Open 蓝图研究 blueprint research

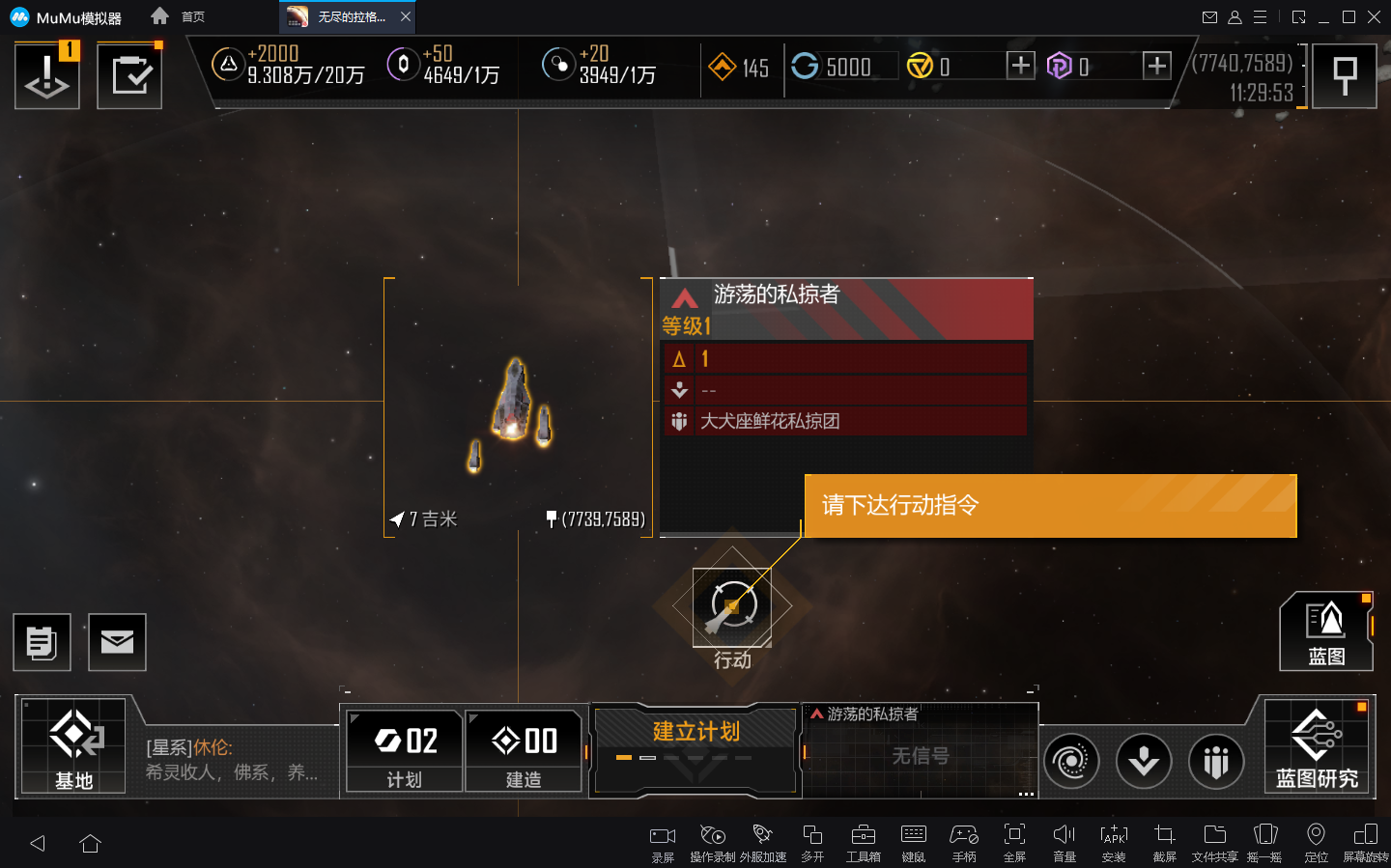point(1317,746)
